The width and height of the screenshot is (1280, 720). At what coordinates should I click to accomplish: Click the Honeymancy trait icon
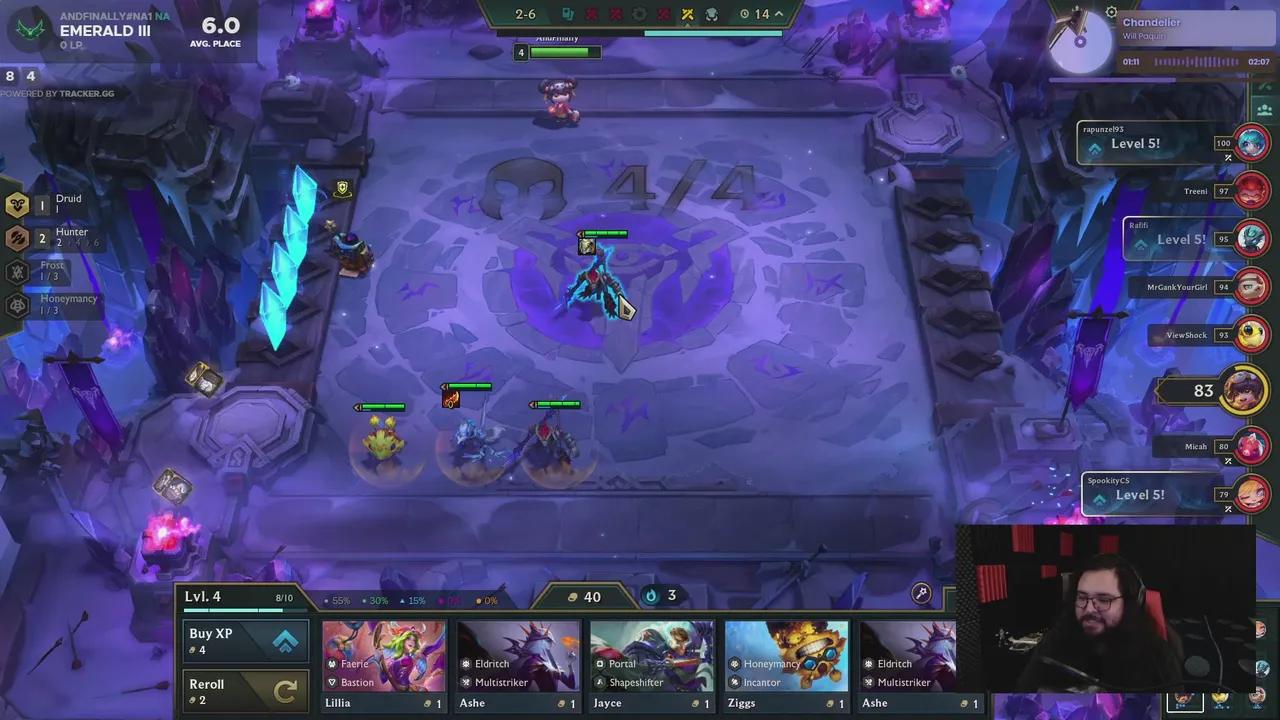(16, 303)
